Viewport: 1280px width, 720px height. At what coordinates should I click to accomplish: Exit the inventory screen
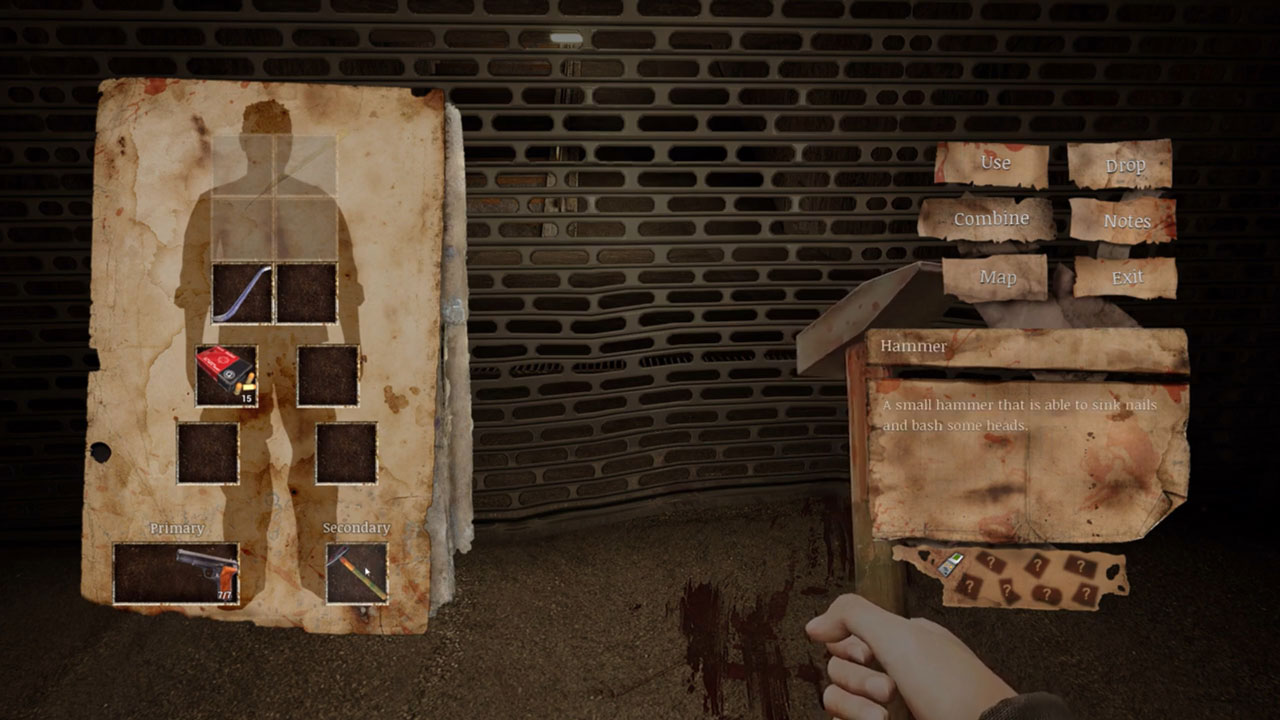tap(1126, 277)
